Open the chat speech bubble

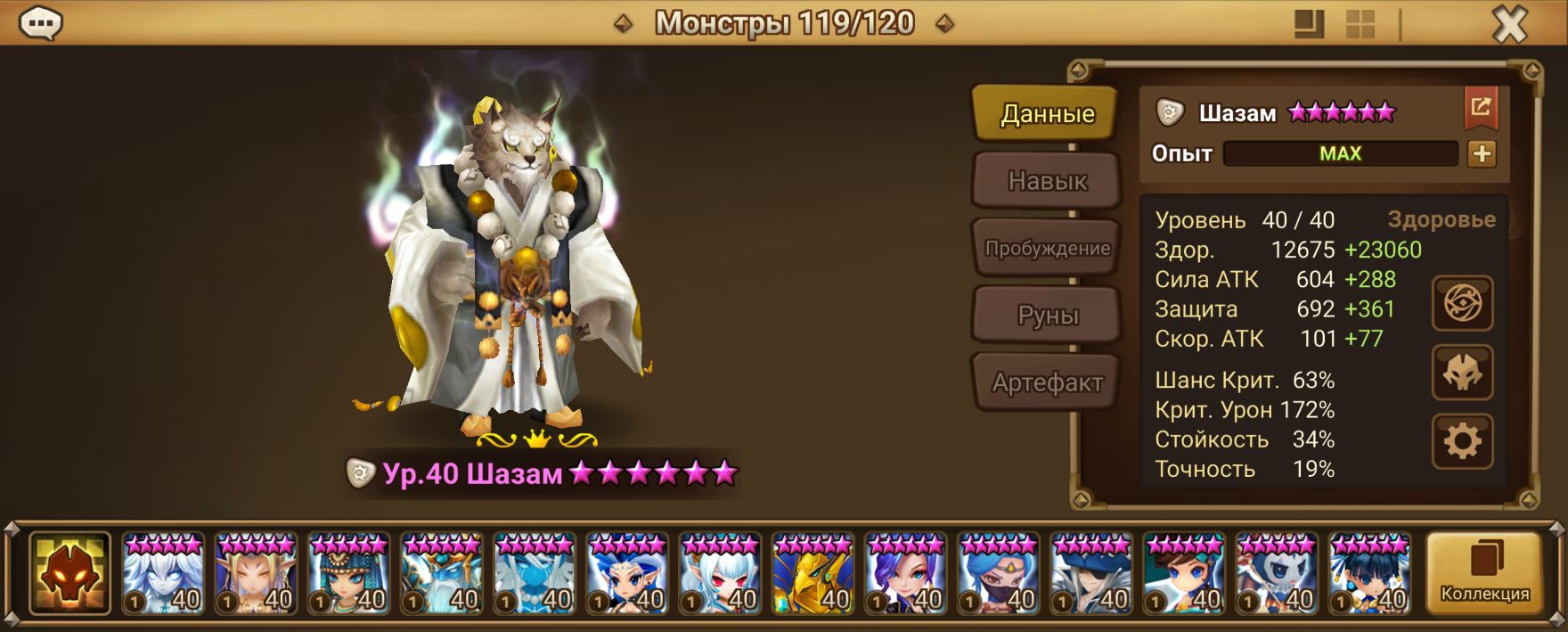pyautogui.click(x=40, y=24)
